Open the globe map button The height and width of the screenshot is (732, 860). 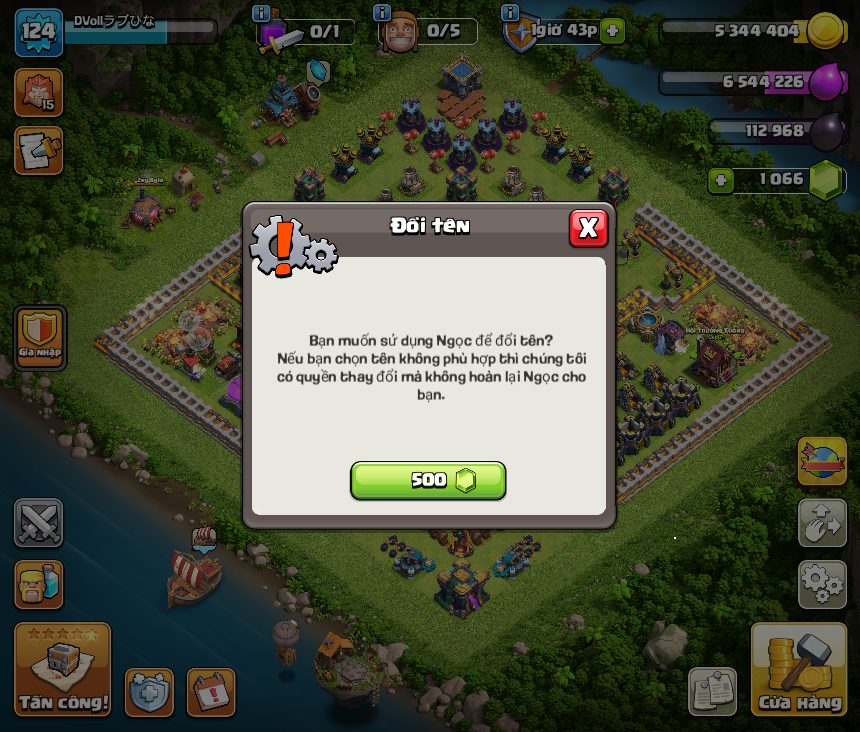822,460
